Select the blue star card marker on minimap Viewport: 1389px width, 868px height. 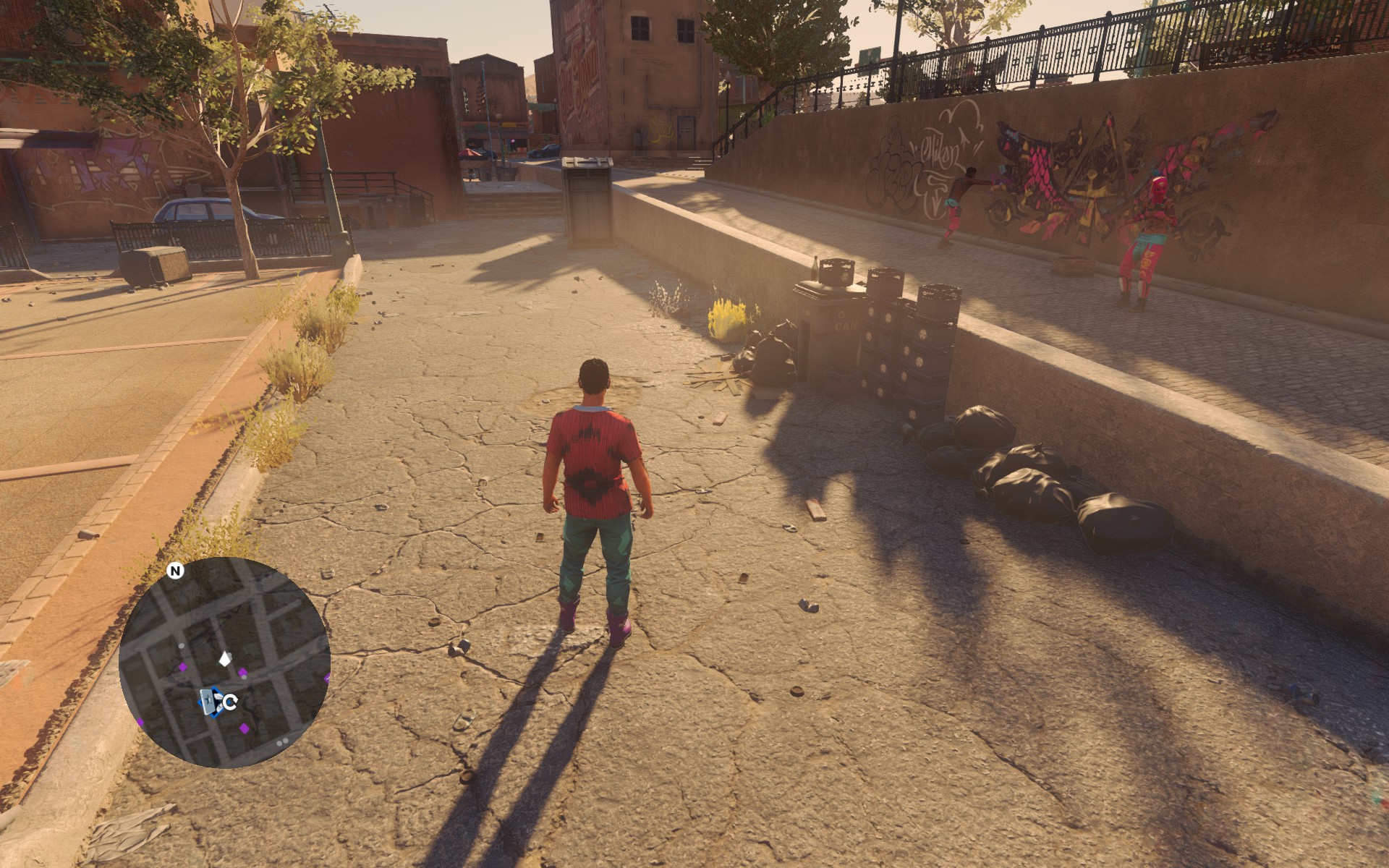click(211, 701)
